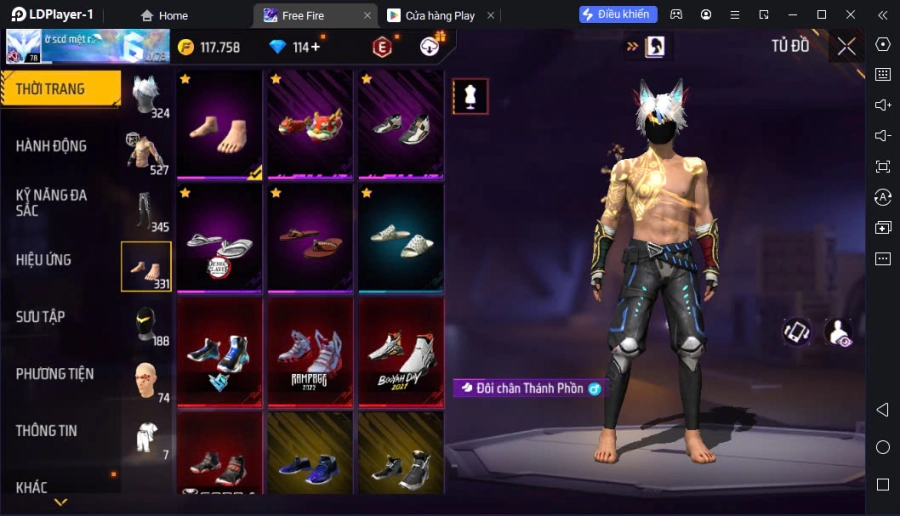Screen dimensions: 900x516
Task: Click the mannequin outfit set icon
Action: [470, 96]
